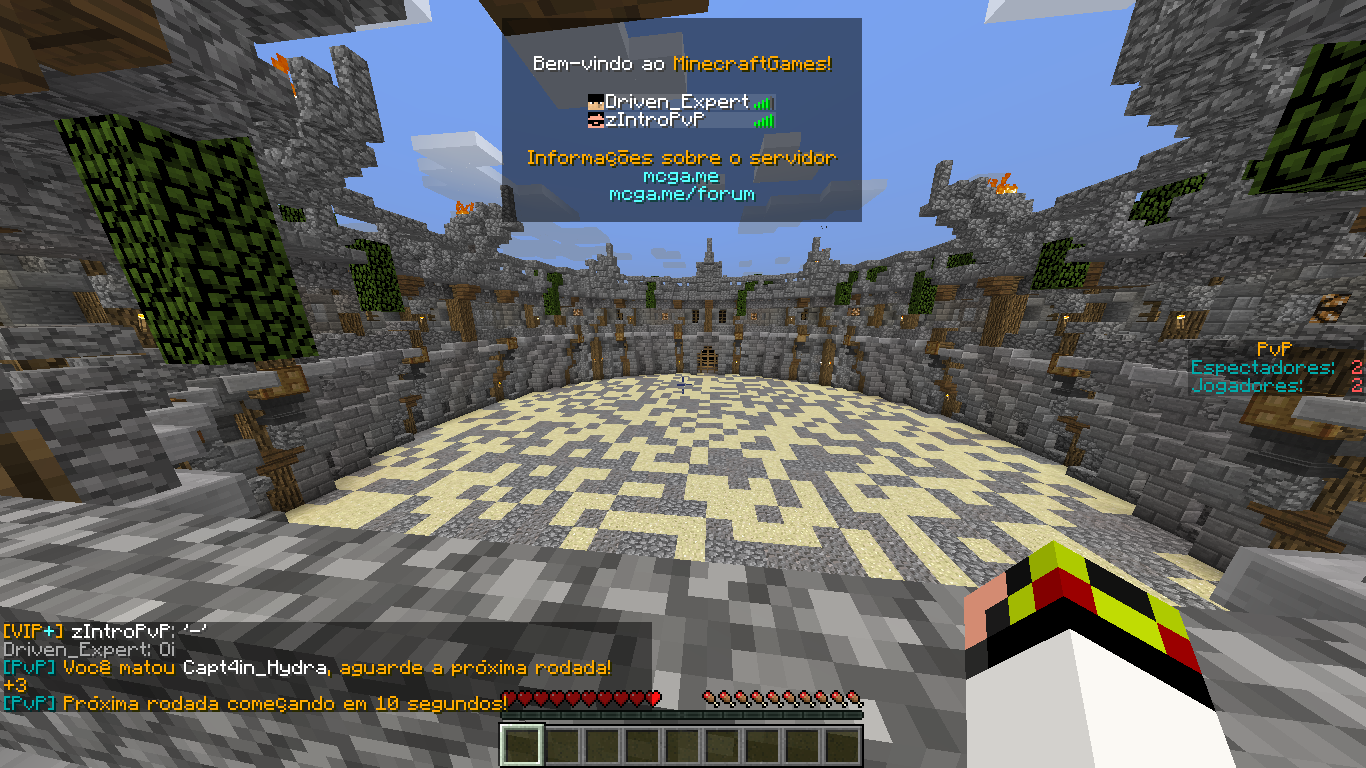Image resolution: width=1366 pixels, height=768 pixels.
Task: Select Driven_Expert in the player list
Action: coord(676,102)
